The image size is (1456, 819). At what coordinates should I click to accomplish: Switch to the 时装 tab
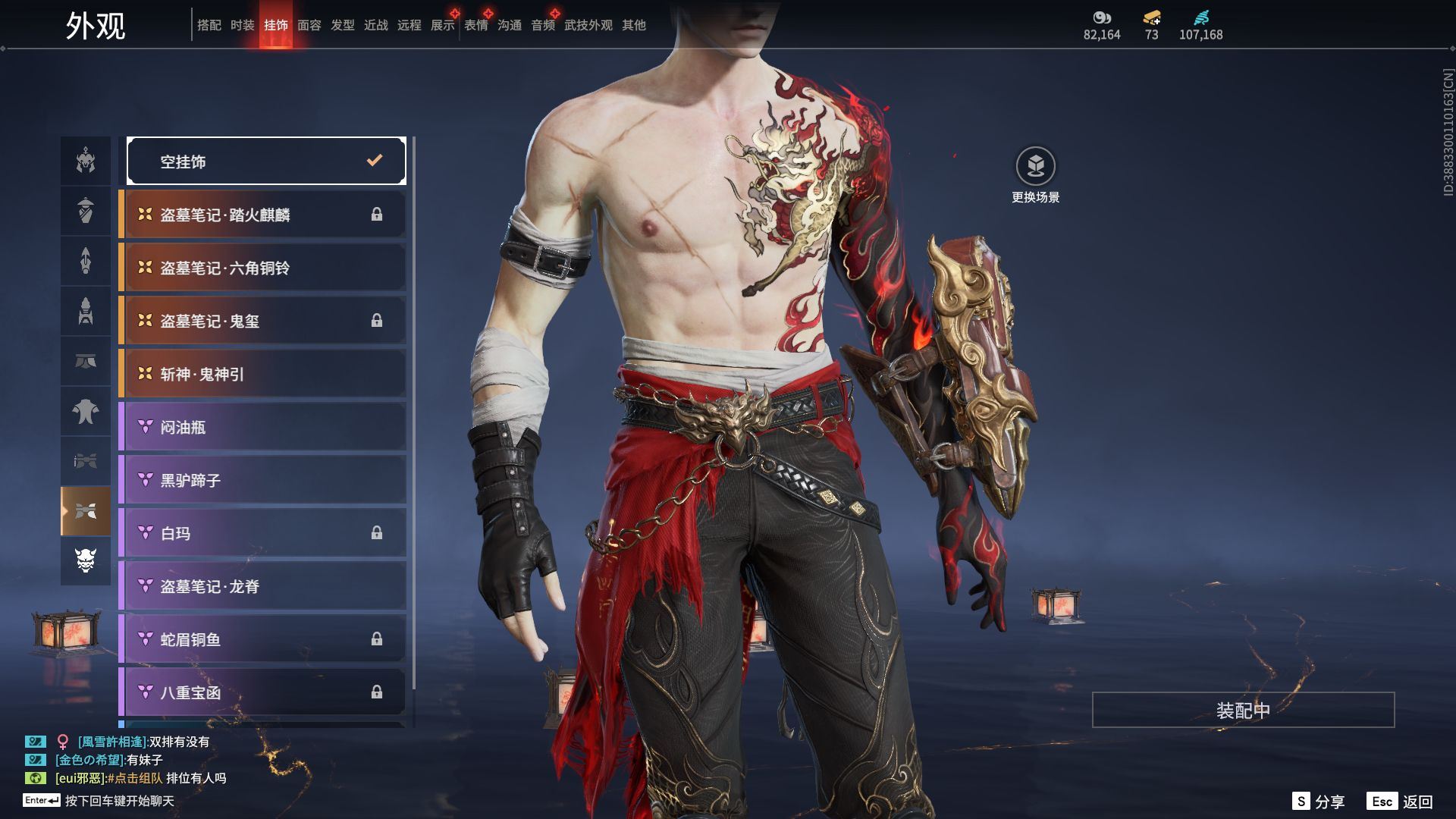coord(243,25)
